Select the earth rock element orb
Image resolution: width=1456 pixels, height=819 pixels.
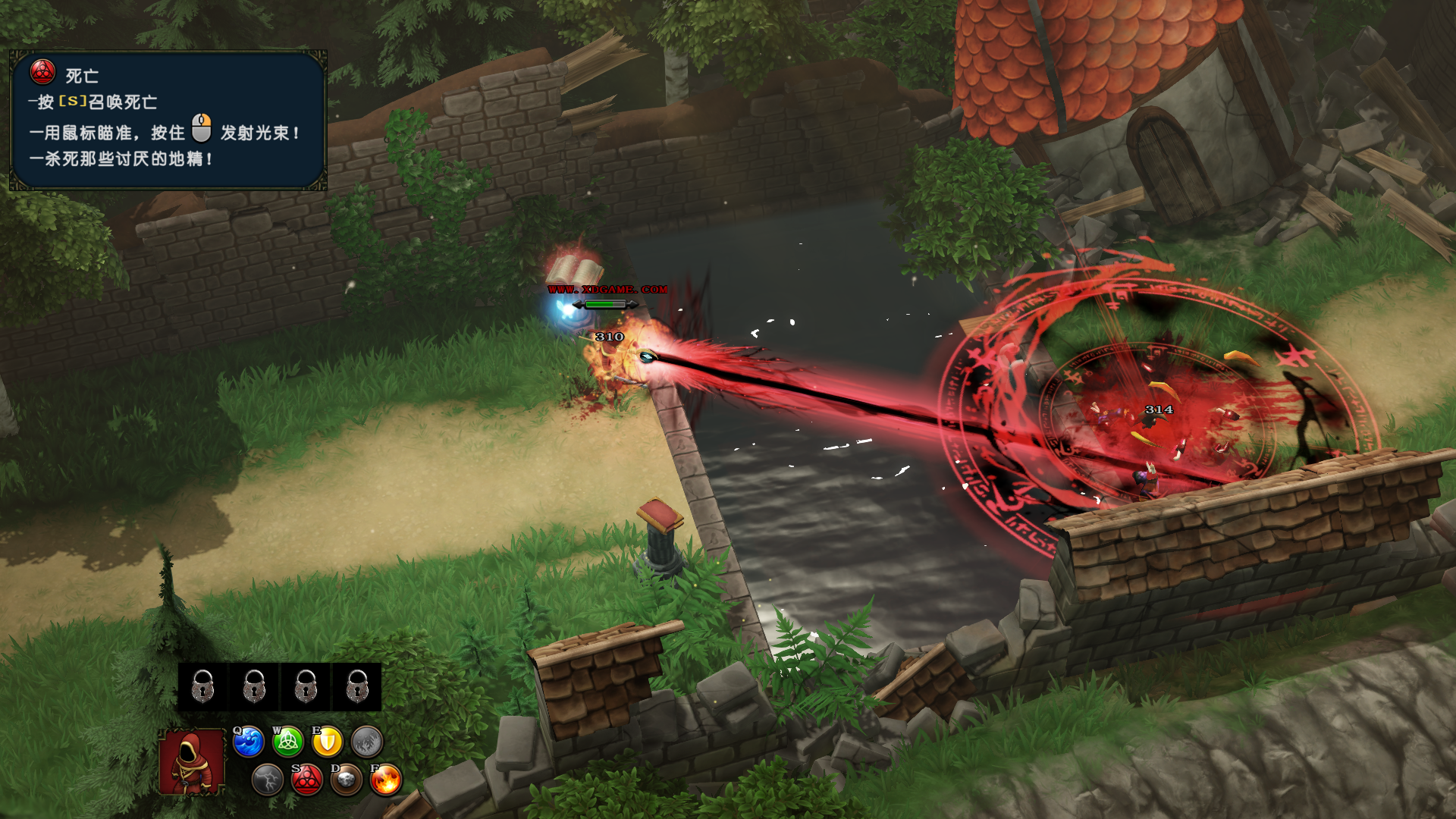click(347, 780)
